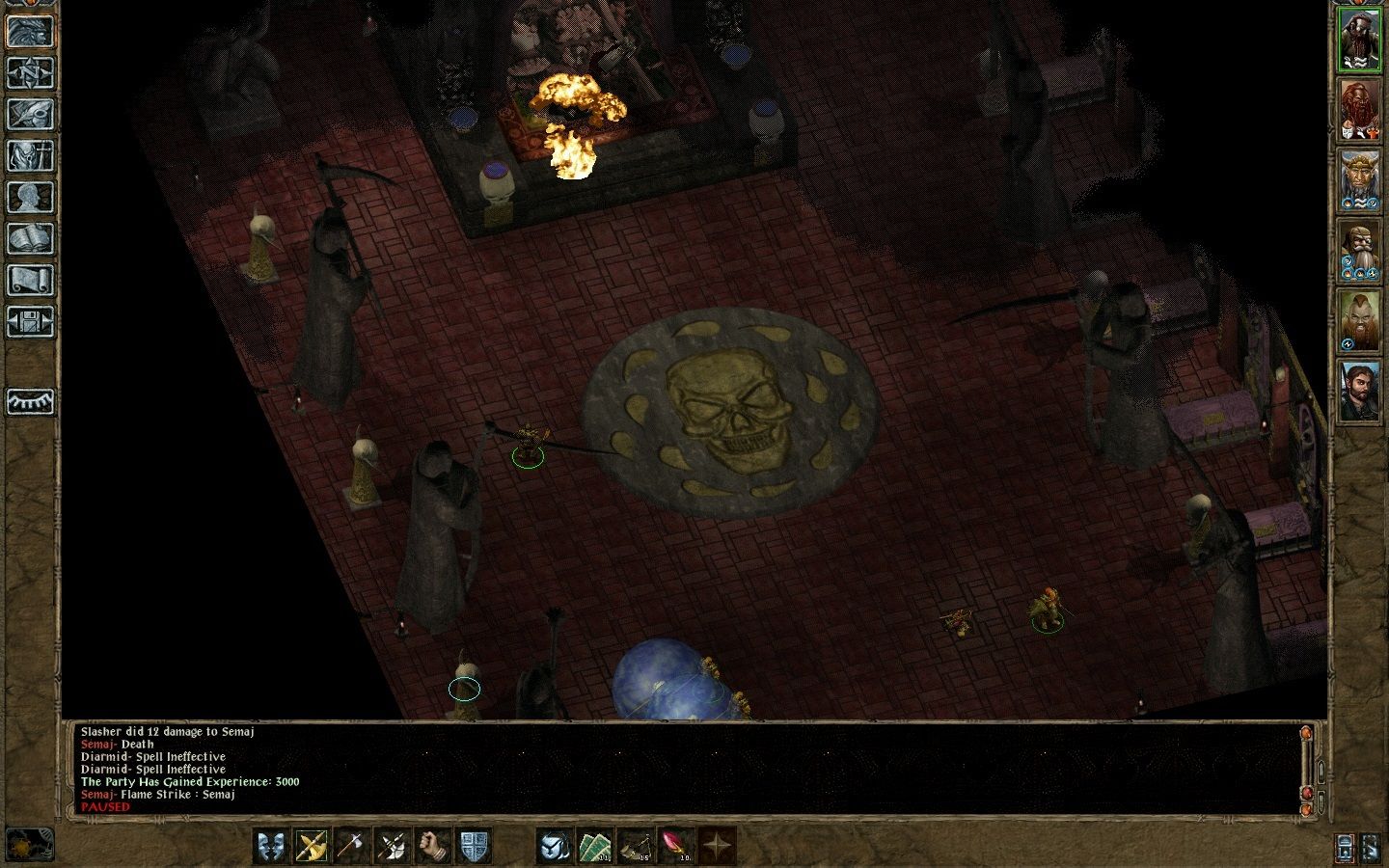This screenshot has width=1389, height=868.
Task: Open the inventory screen
Action: (30, 155)
